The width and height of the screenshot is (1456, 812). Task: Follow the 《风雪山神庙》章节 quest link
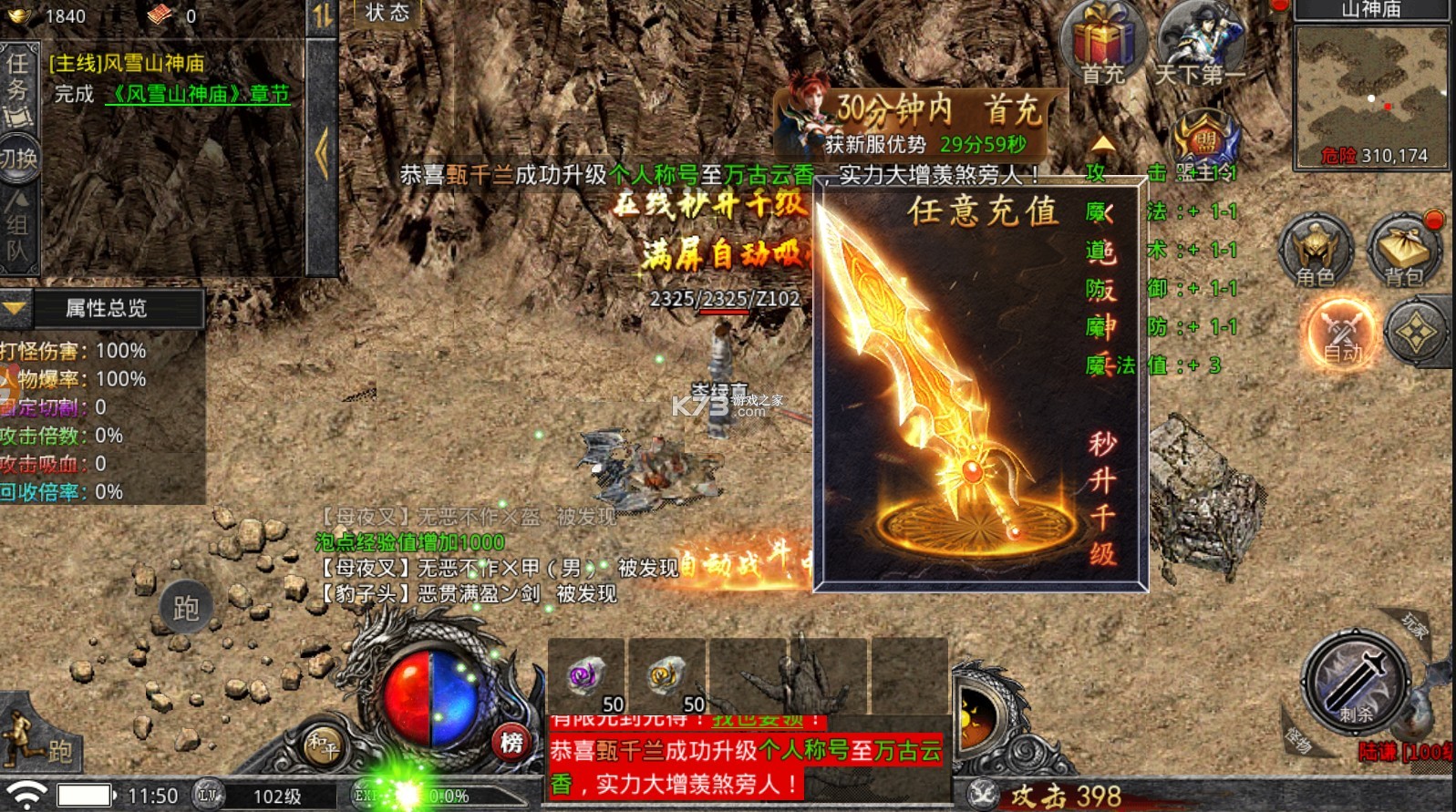pyautogui.click(x=198, y=94)
